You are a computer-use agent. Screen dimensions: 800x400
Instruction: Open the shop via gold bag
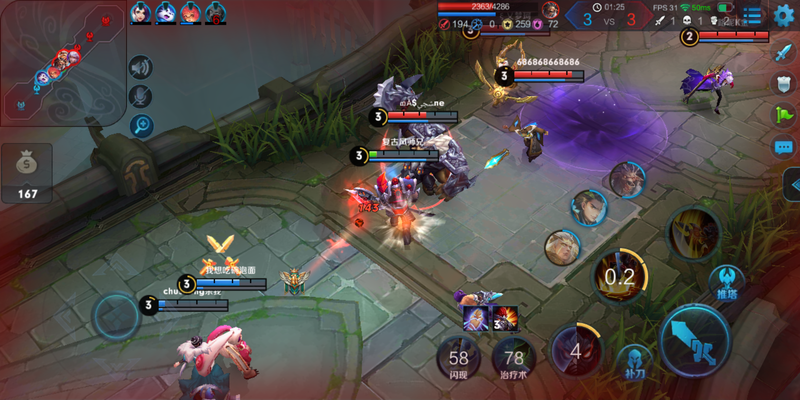(27, 172)
